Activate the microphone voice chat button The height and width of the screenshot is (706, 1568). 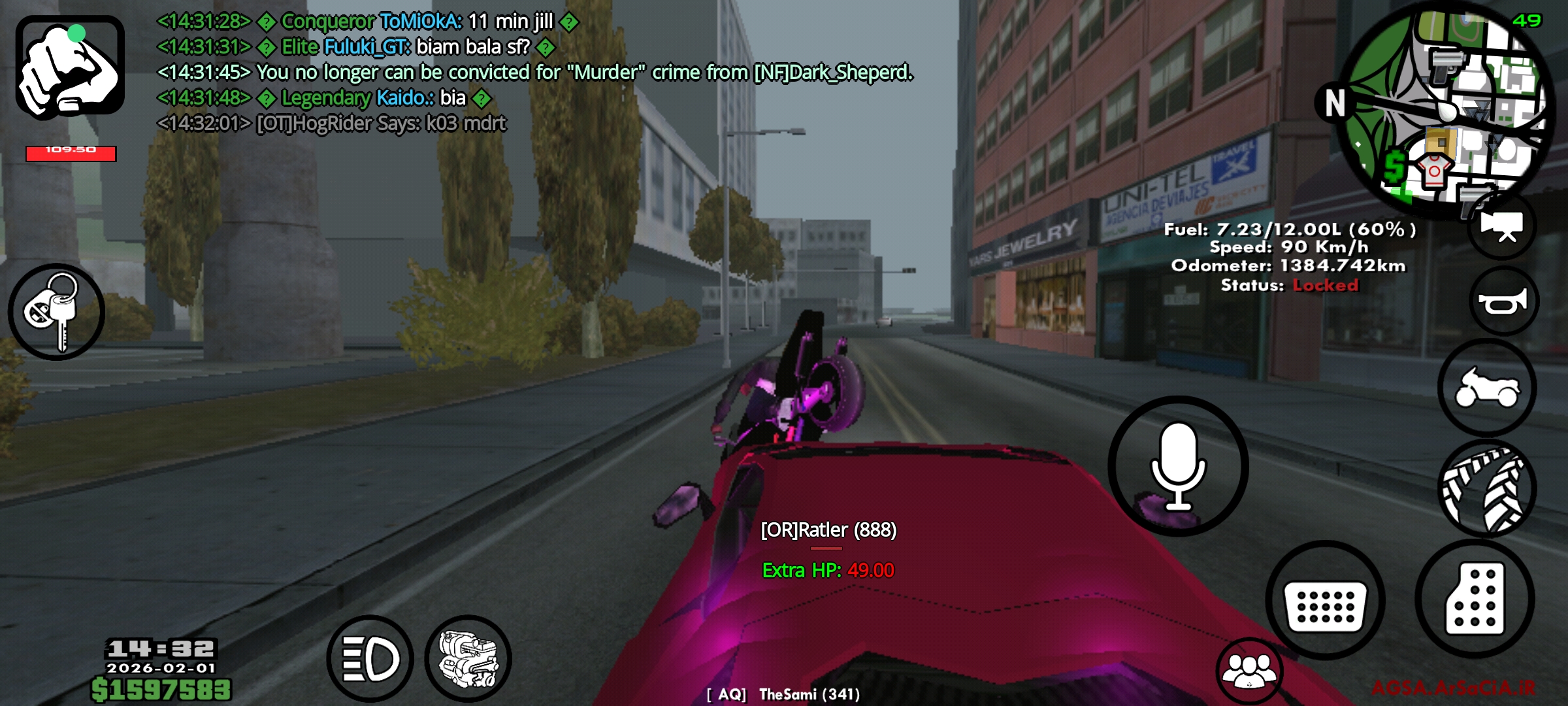[1178, 466]
